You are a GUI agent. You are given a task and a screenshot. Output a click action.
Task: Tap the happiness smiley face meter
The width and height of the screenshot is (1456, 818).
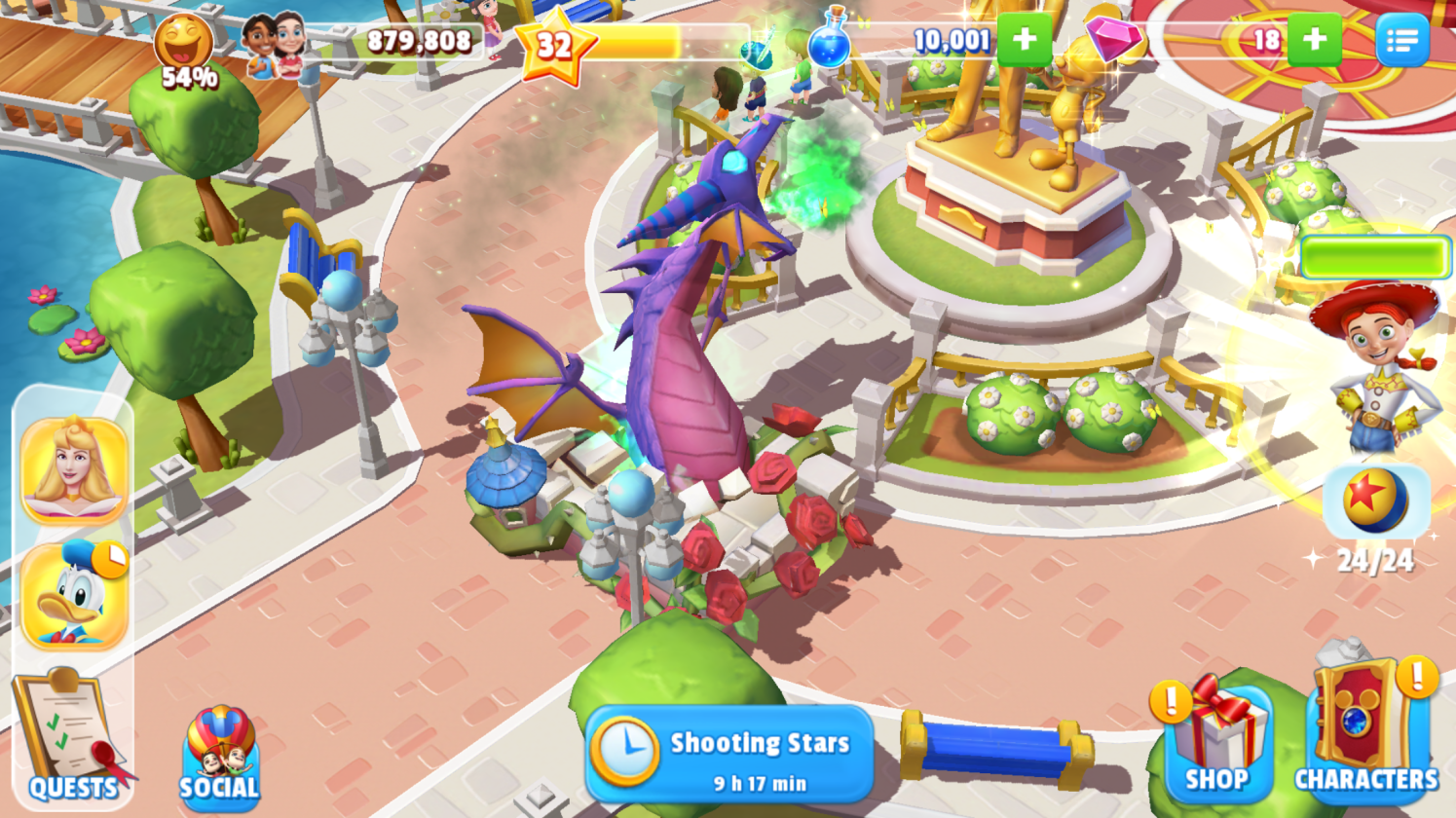pos(184,45)
